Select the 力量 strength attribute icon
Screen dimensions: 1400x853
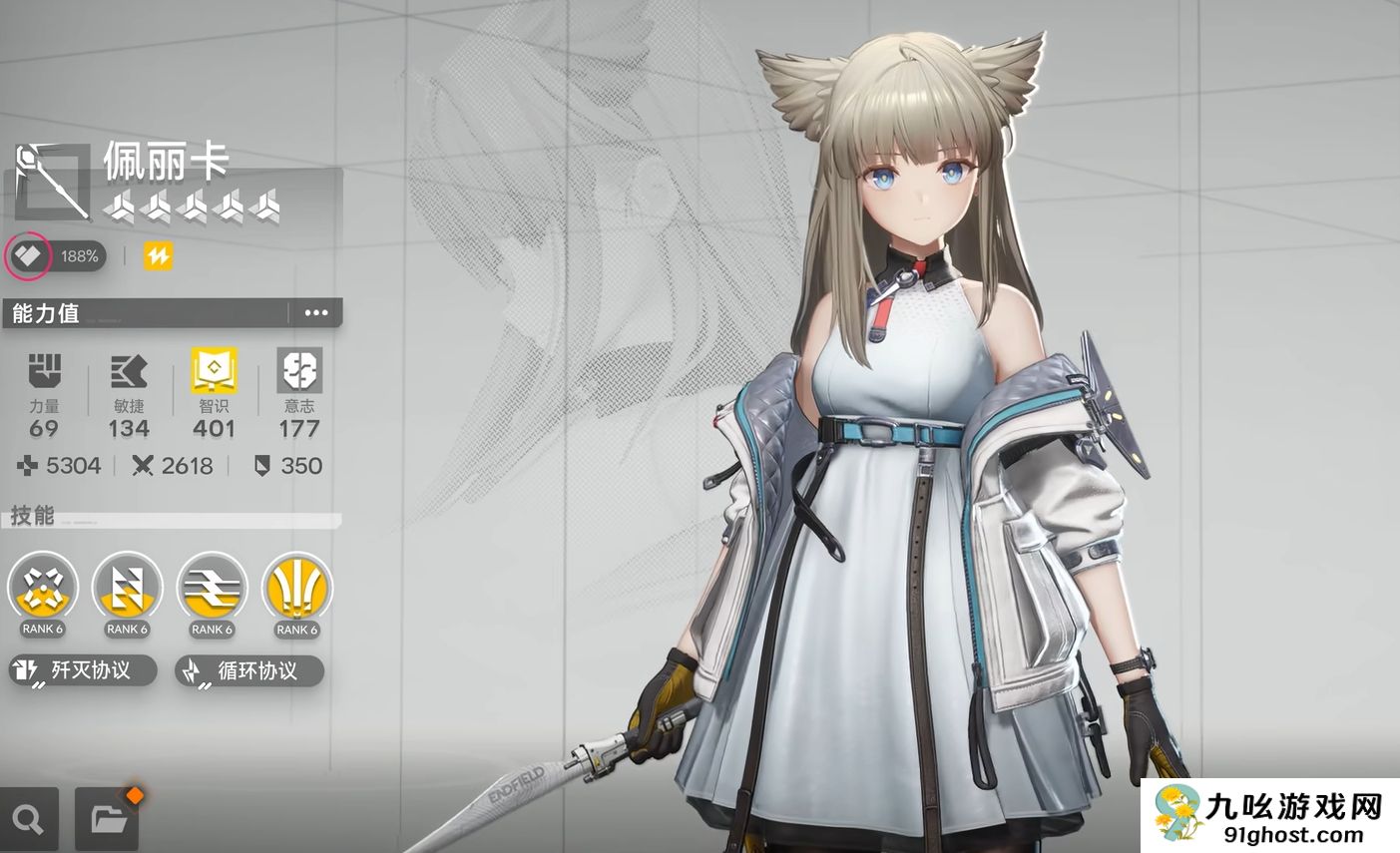(44, 371)
